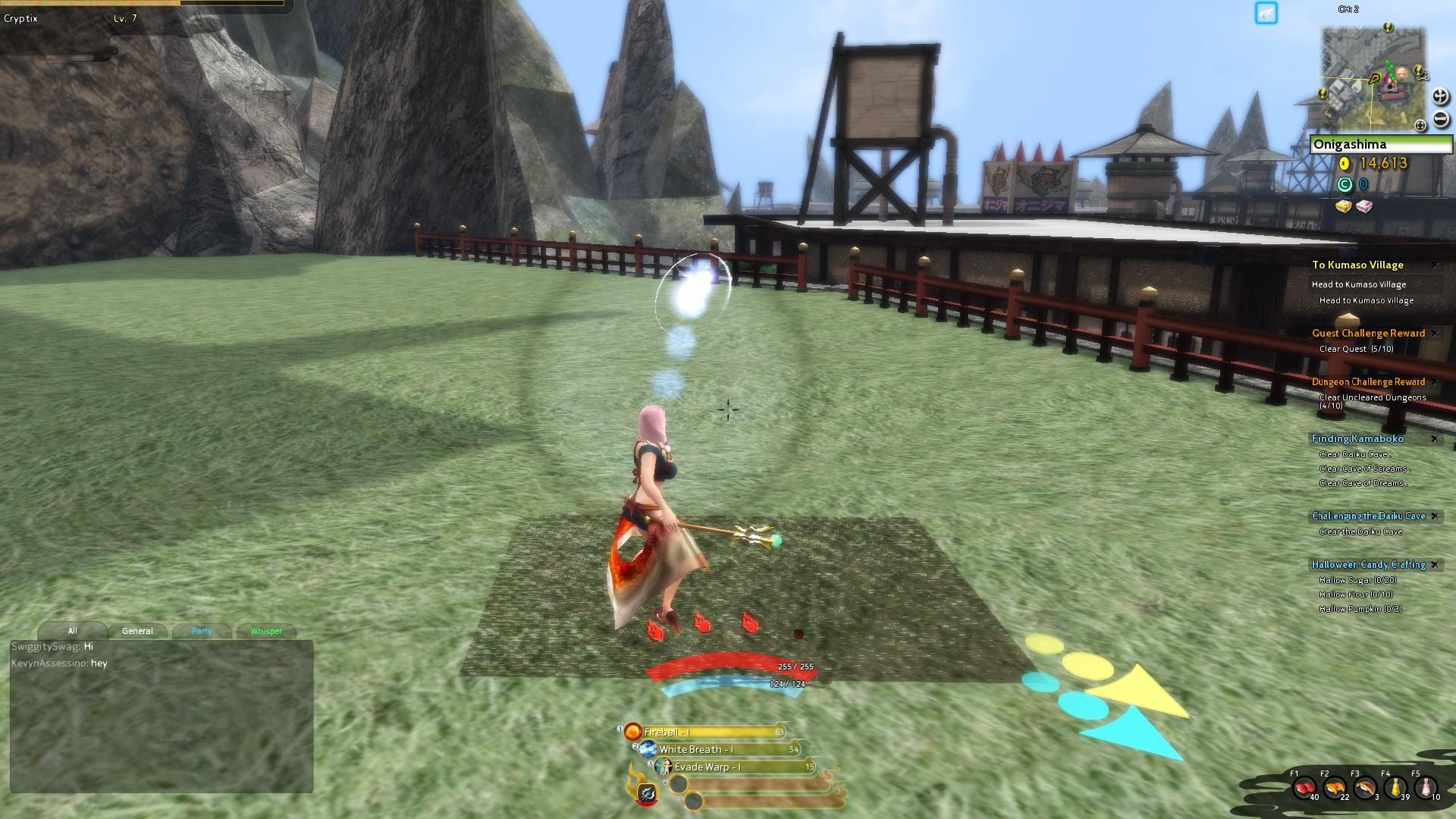Image resolution: width=1456 pixels, height=819 pixels.
Task: Use the F4 yellow potion item
Action: click(x=1394, y=787)
